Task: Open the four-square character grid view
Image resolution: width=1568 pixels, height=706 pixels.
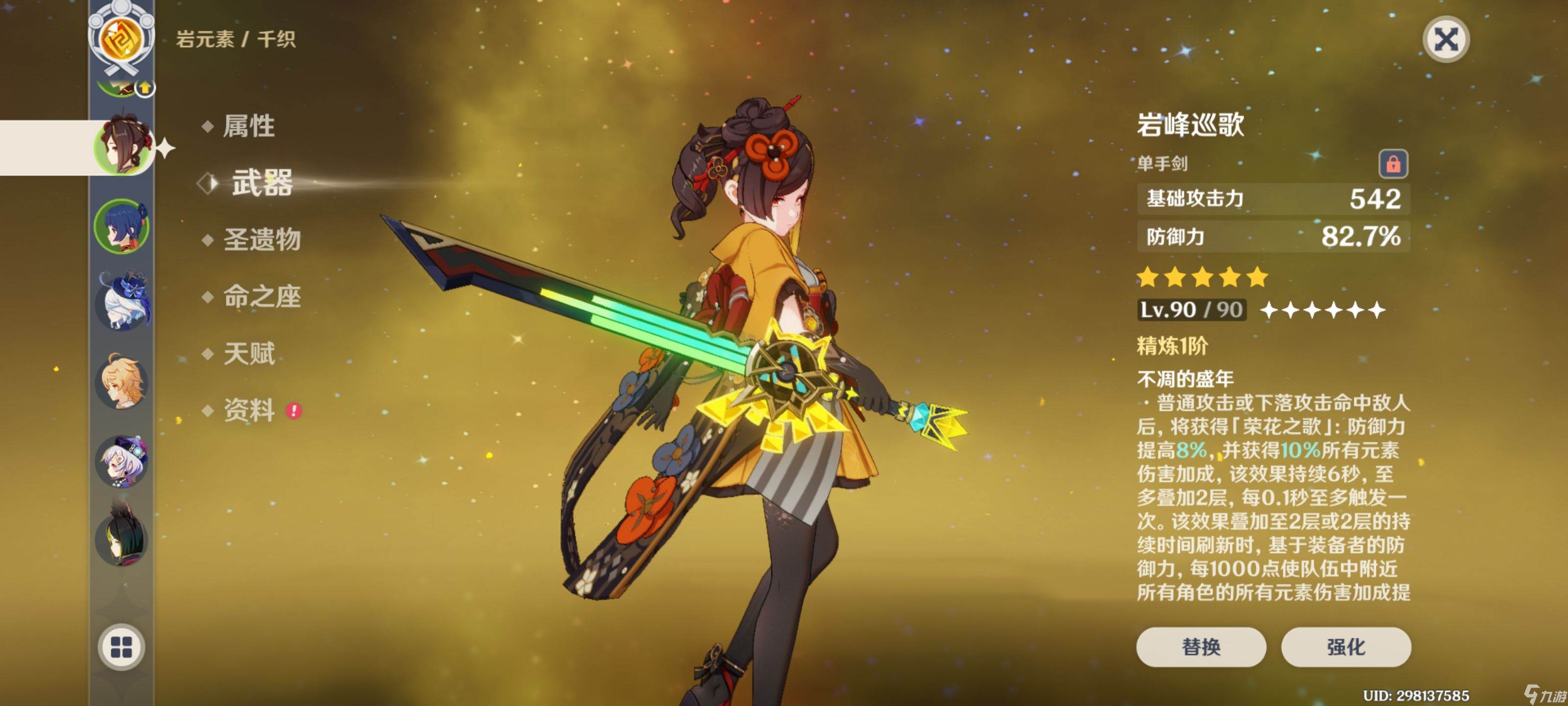Action: tap(121, 647)
